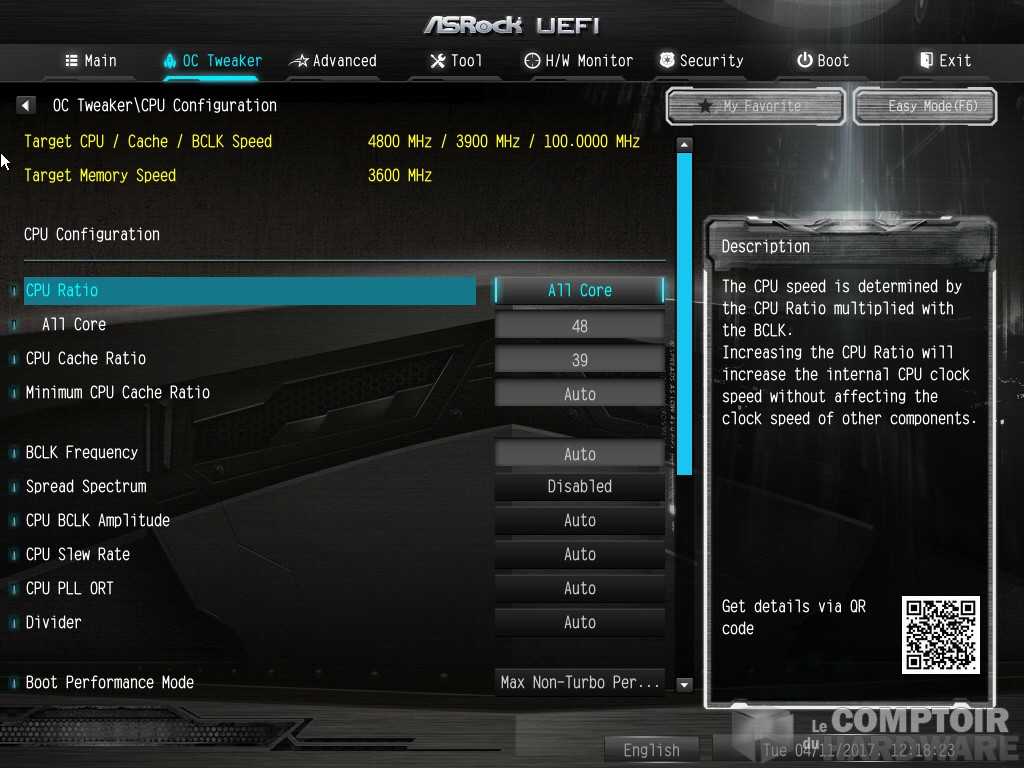Open the Advanced tab
This screenshot has width=1024, height=768.
pos(333,61)
